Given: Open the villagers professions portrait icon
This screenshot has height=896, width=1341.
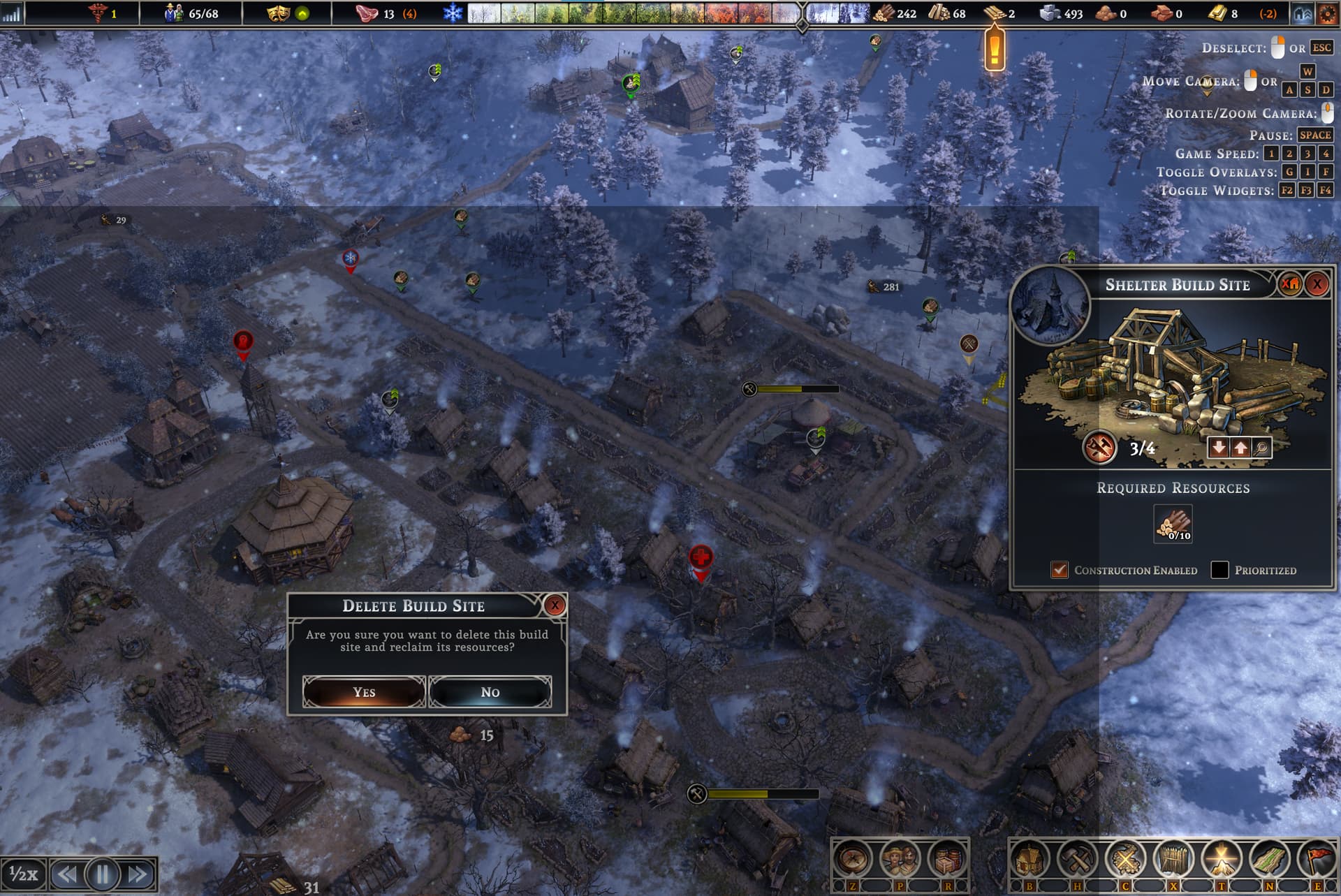Looking at the screenshot, I should [899, 860].
